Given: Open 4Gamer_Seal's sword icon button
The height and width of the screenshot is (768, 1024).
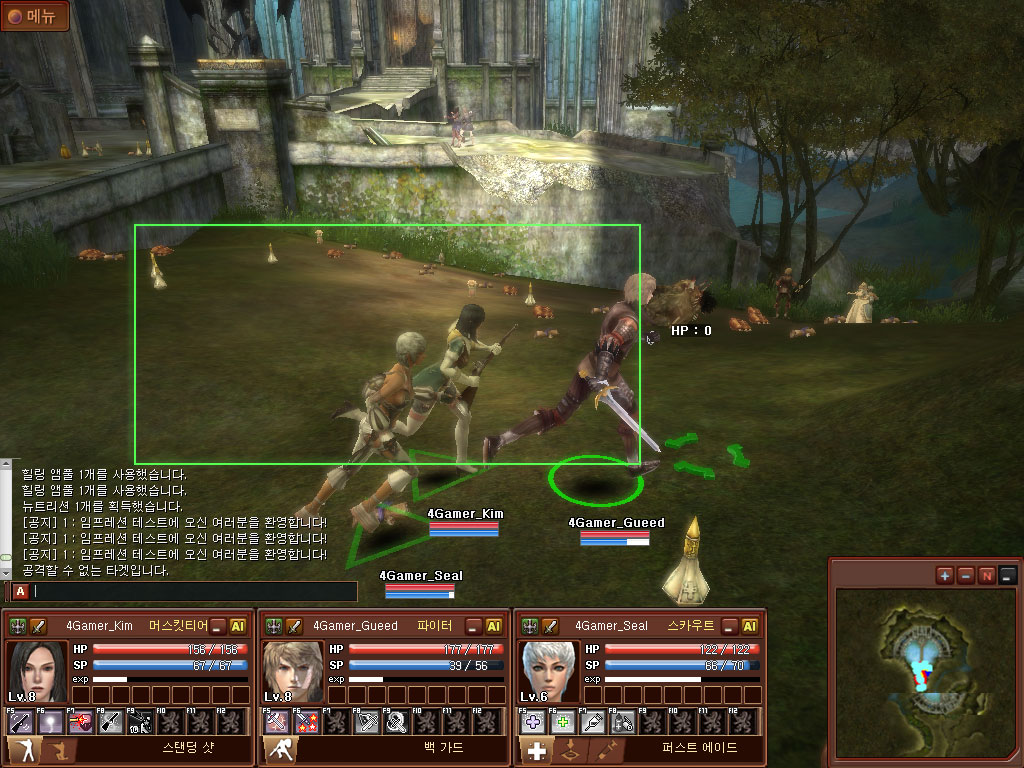Looking at the screenshot, I should [x=551, y=626].
